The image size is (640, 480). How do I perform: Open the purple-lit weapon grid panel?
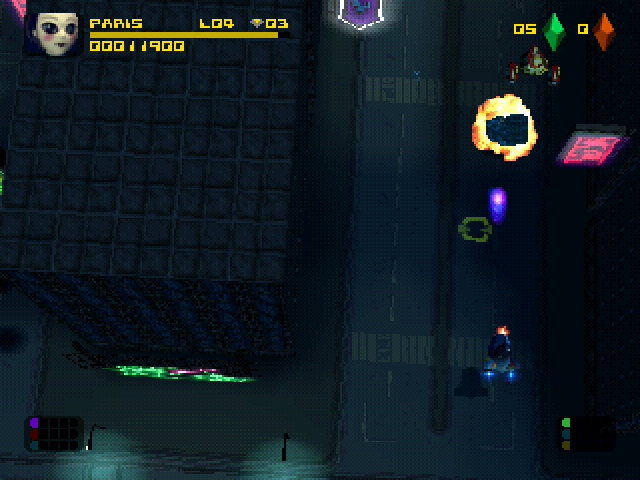click(54, 433)
